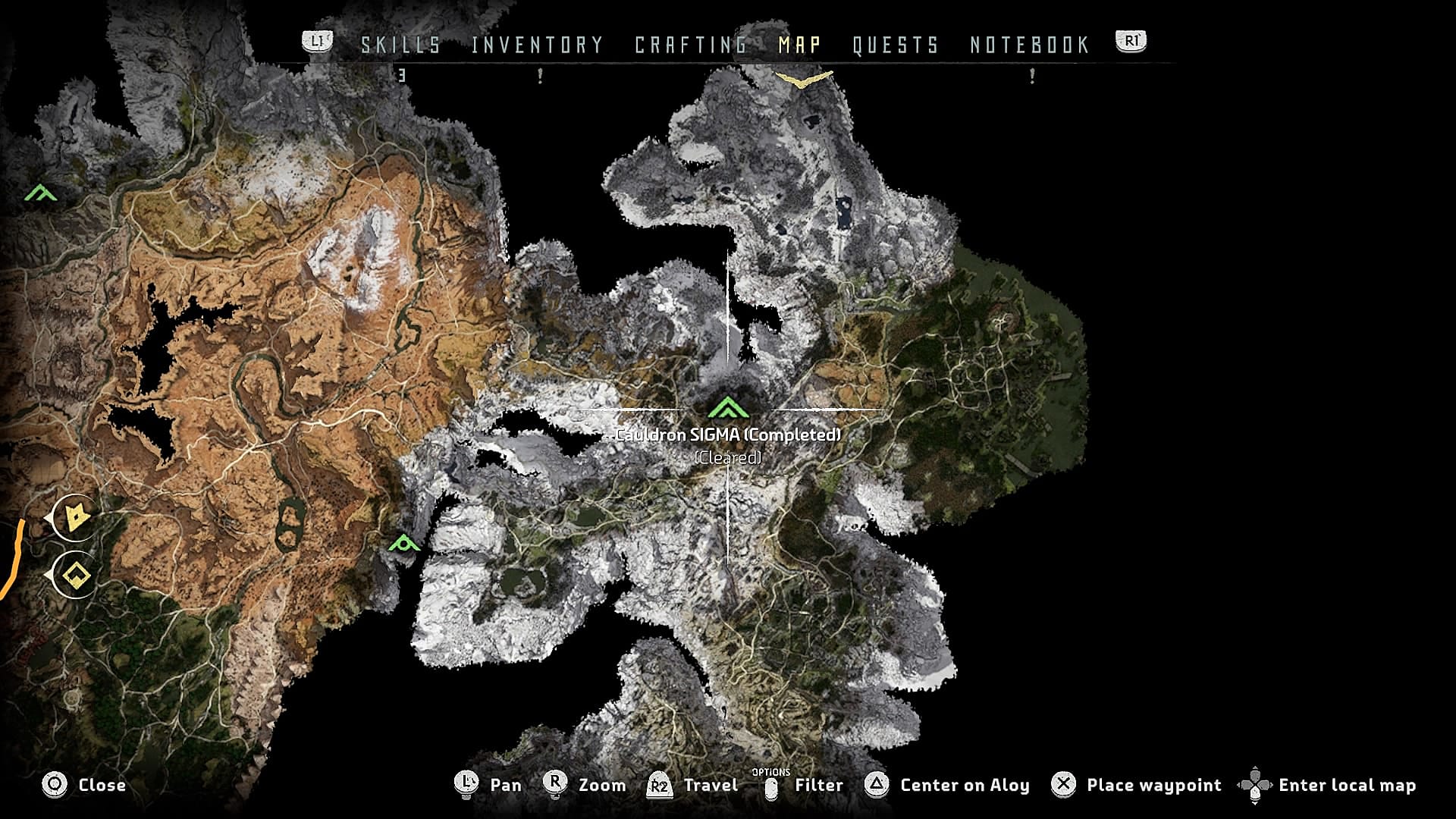Switch to the Skills tab
1456x819 pixels.
click(x=400, y=45)
